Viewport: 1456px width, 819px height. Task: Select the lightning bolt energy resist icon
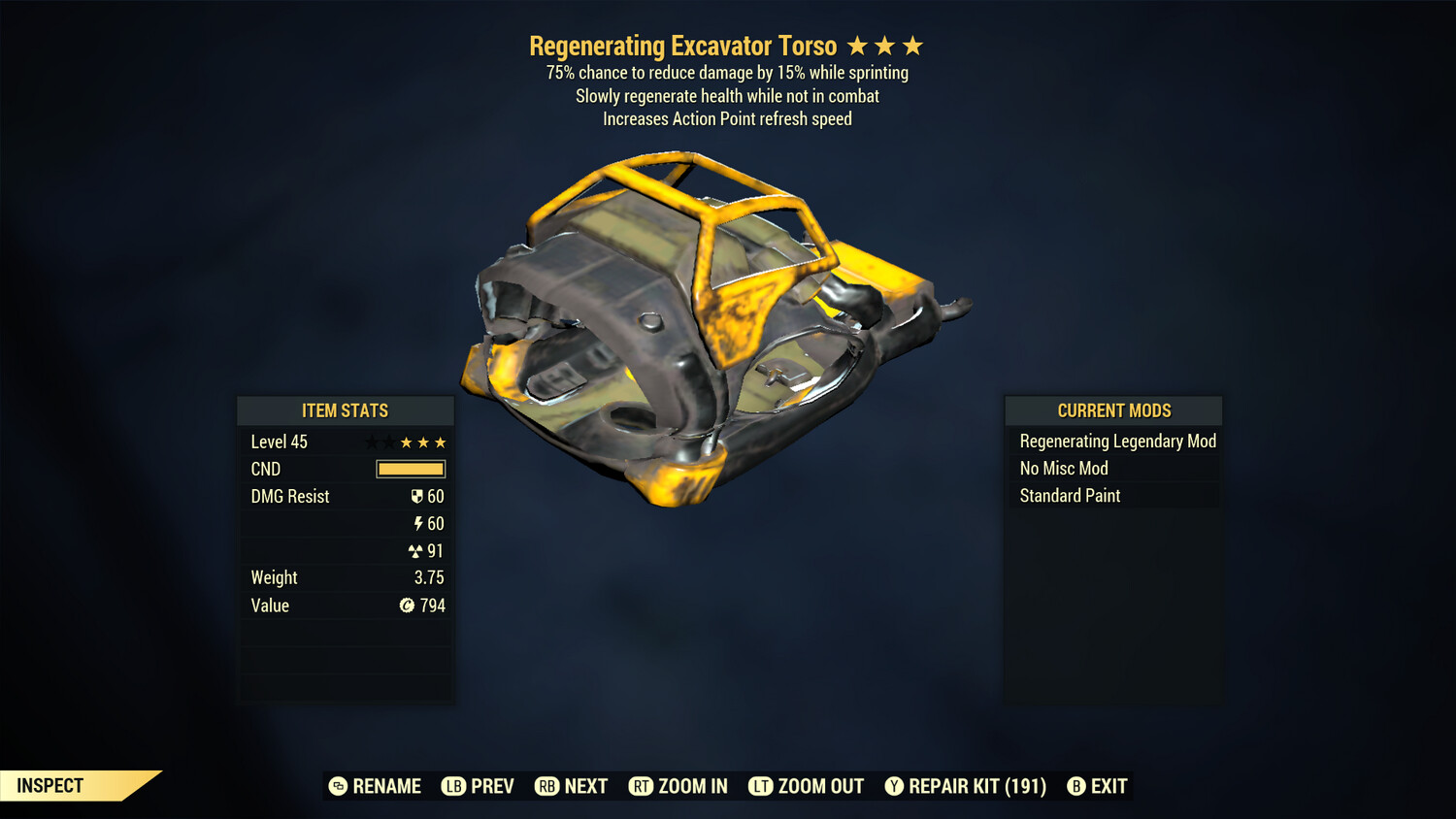point(420,523)
